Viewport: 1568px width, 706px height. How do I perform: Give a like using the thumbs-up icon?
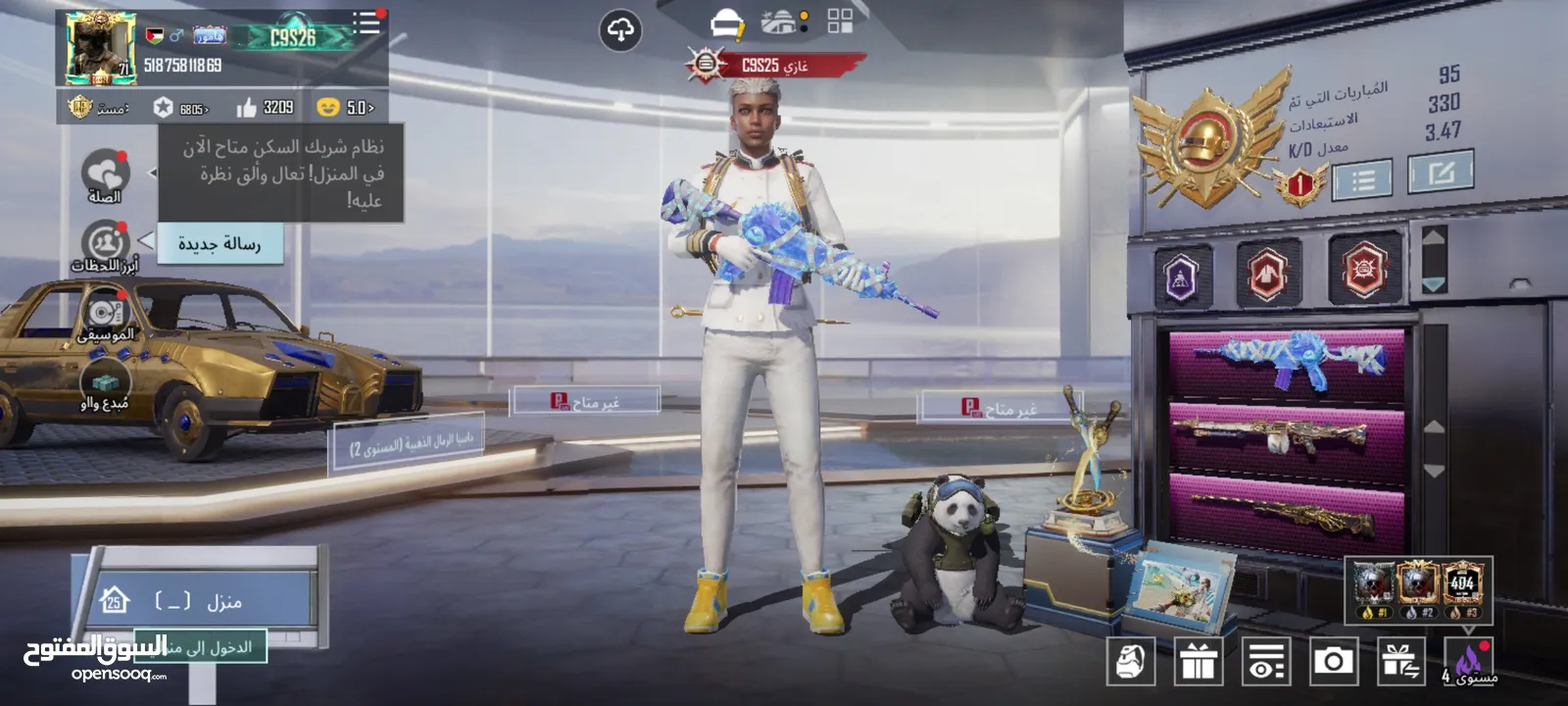point(247,108)
